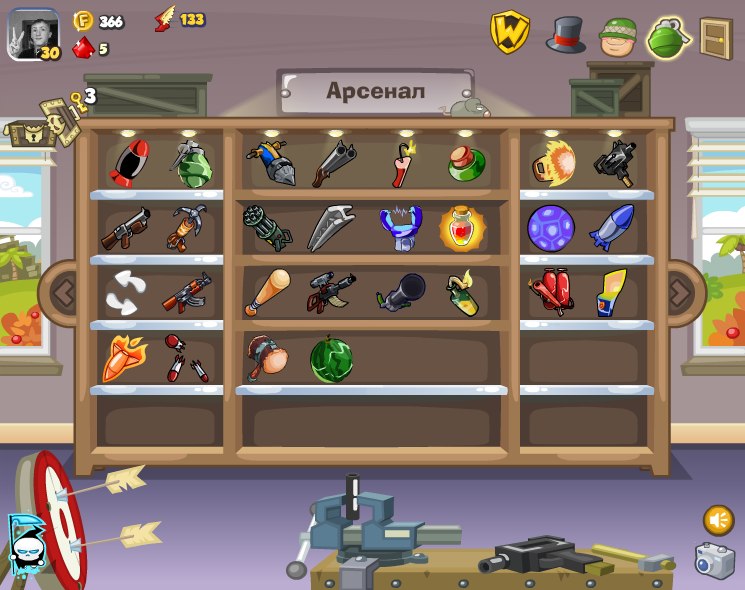Take a screenshot with the camera button
The image size is (745, 590).
(714, 560)
